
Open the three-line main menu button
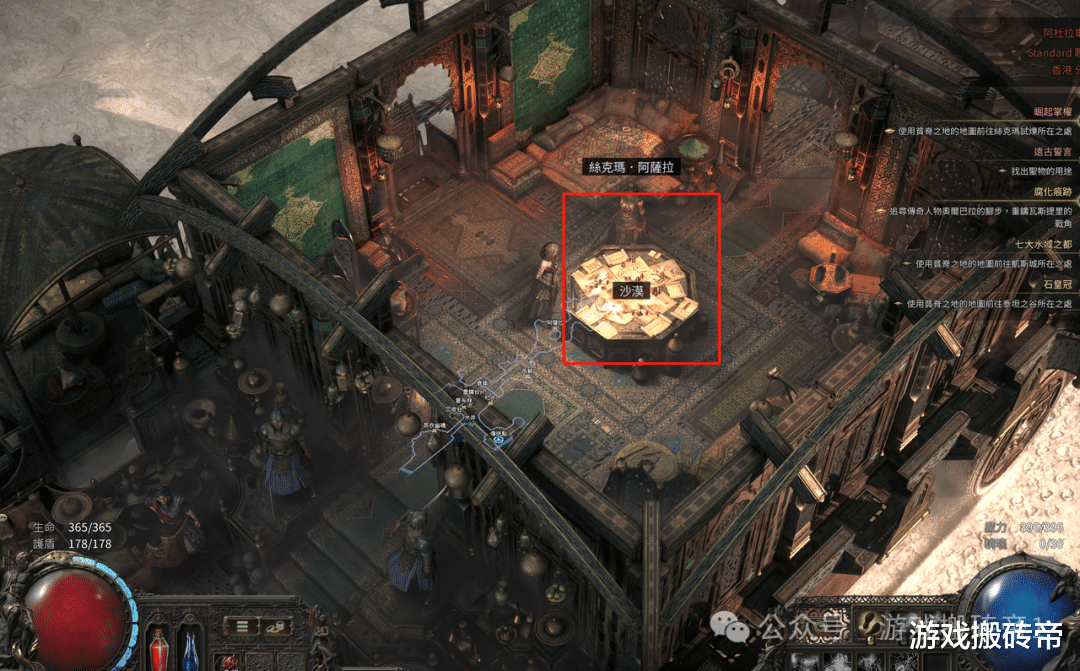(x=241, y=626)
